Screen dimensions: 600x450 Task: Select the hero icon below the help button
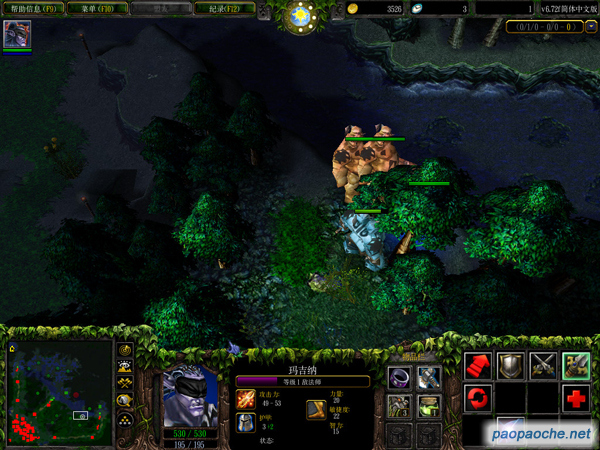(x=17, y=35)
